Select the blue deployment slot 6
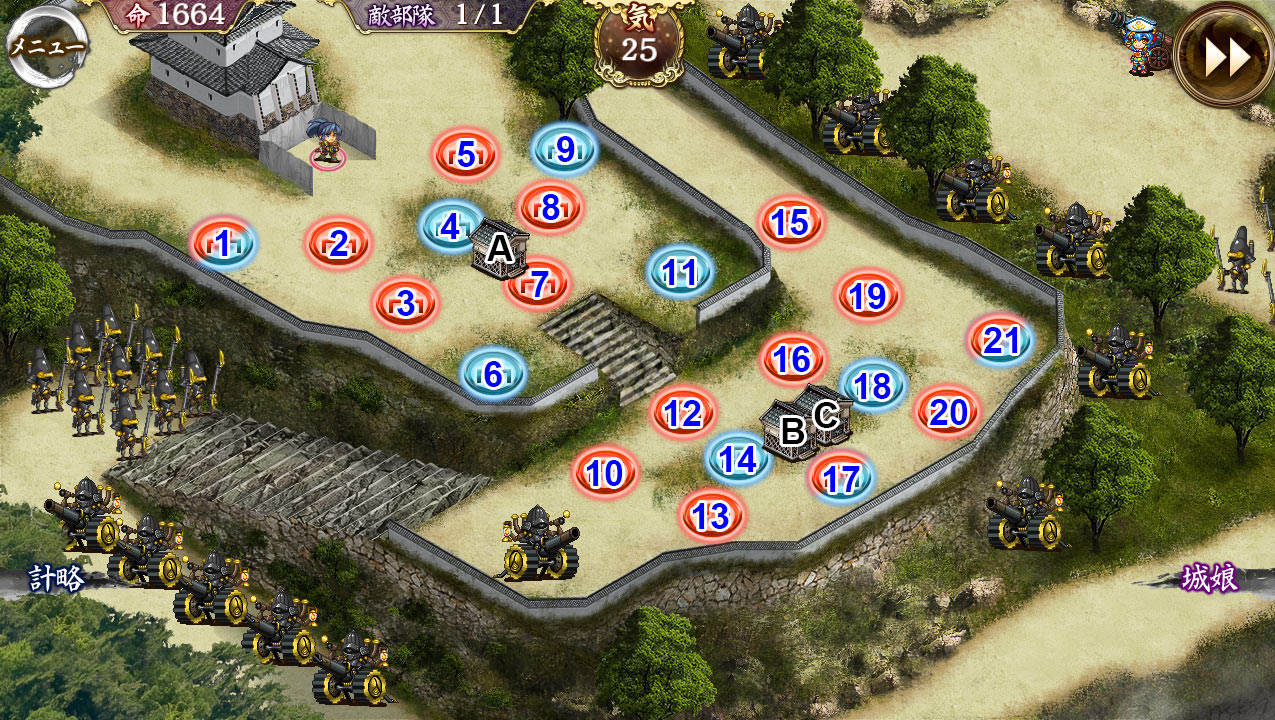 click(x=493, y=374)
